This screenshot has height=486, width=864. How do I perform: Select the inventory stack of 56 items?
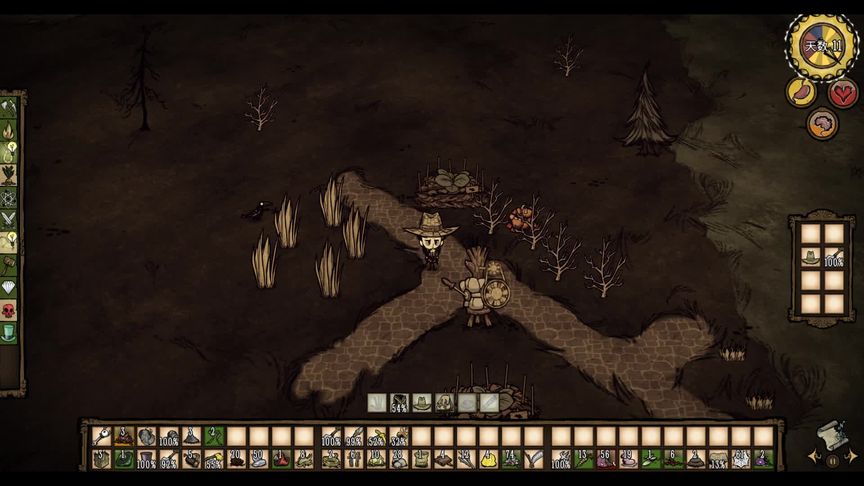606,459
